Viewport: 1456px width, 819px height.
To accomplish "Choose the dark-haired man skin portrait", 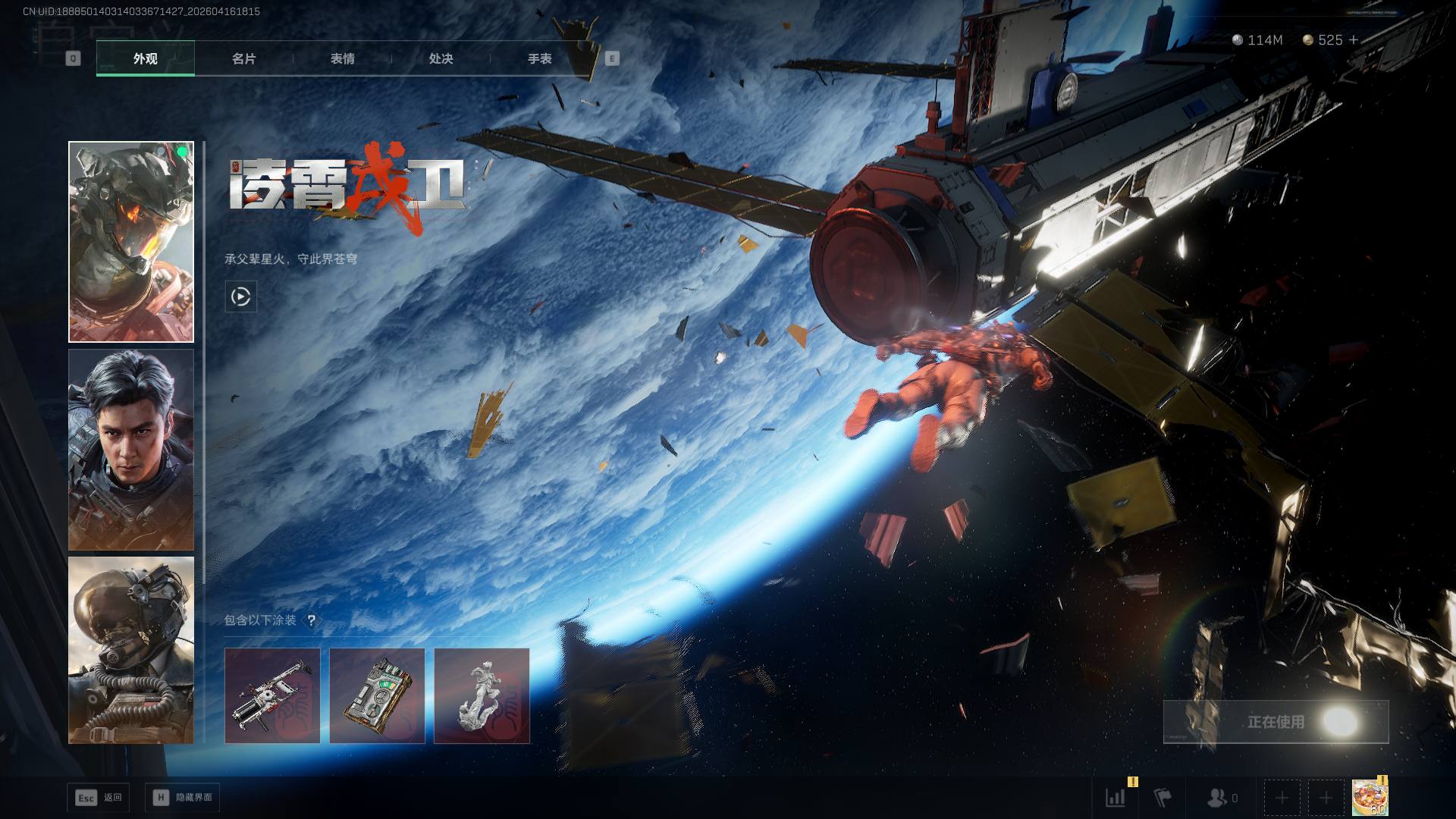I will [131, 450].
